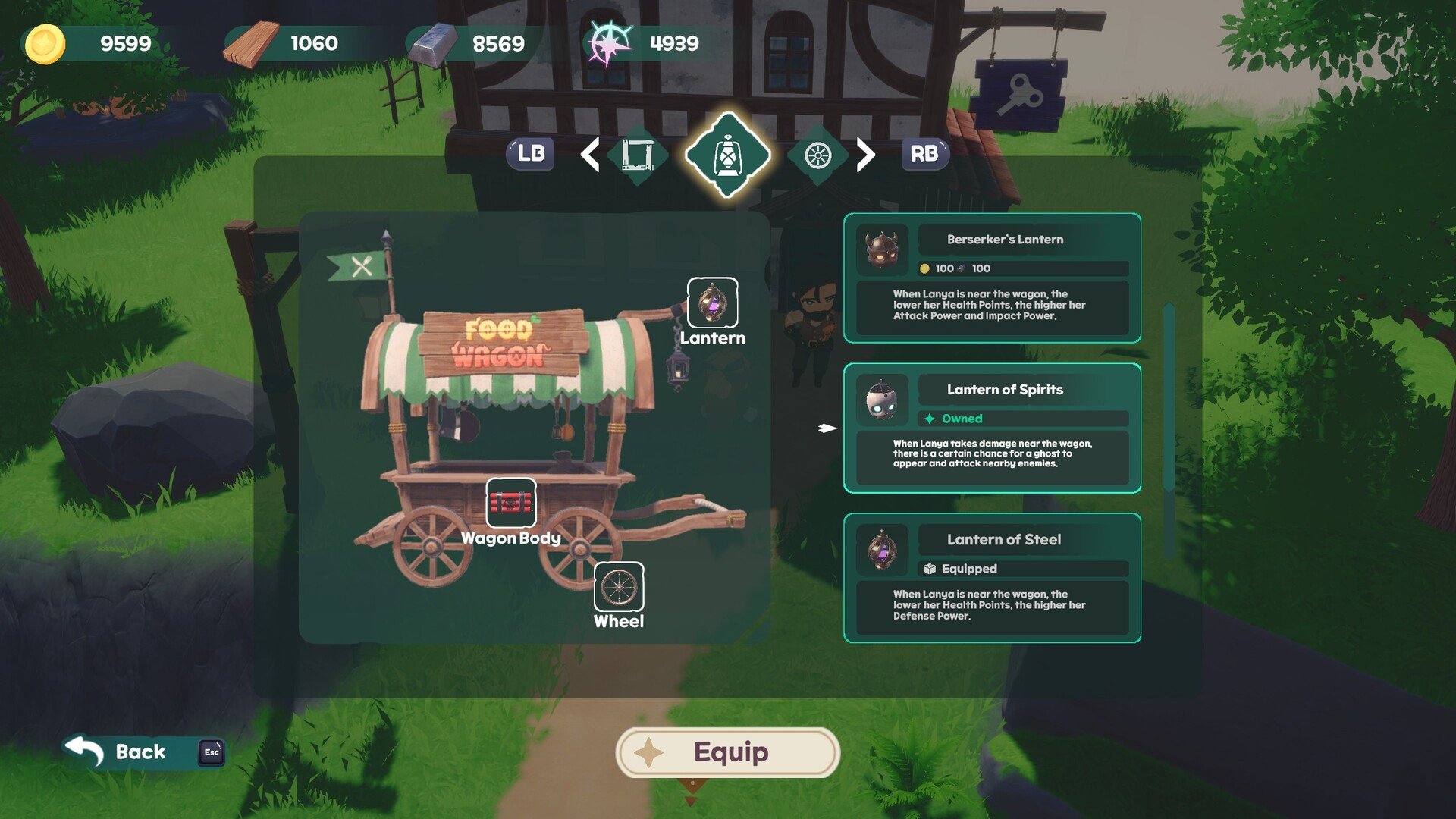
Task: Choose the Wheel slot on the wagon
Action: point(618,587)
